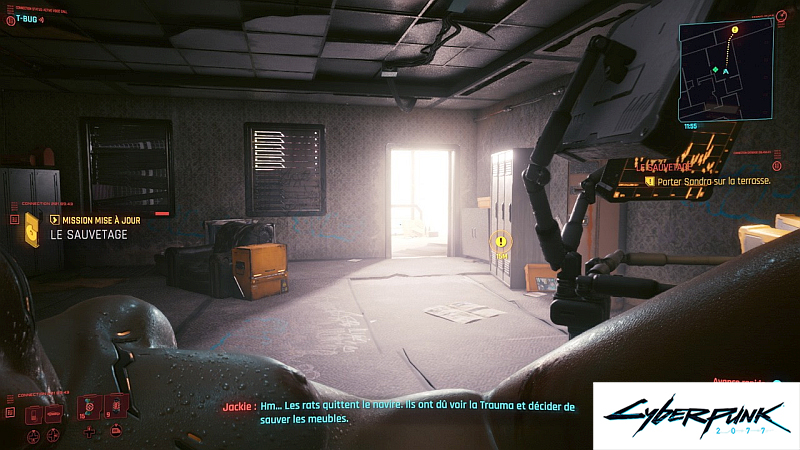The height and width of the screenshot is (450, 800).
Task: Click the yellow objective marker in the doorway
Action: click(x=501, y=242)
